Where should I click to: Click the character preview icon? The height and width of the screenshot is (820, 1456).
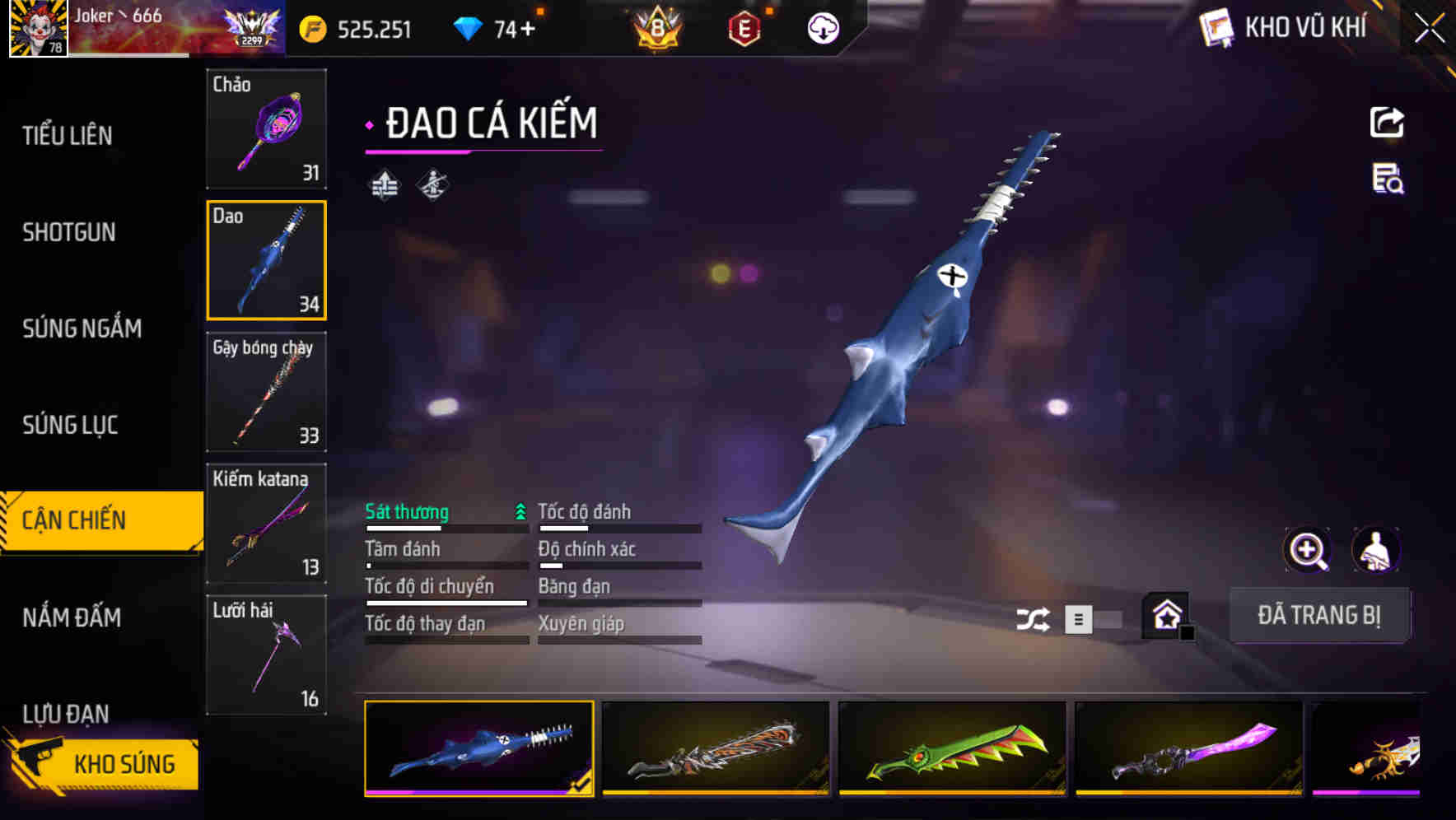(x=1377, y=550)
